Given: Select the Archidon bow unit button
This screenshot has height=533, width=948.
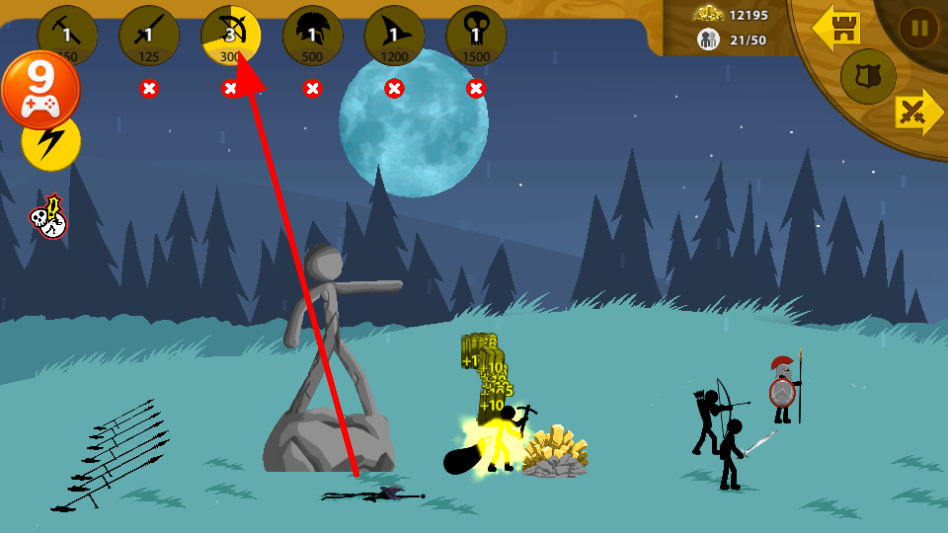Looking at the screenshot, I should (231, 35).
